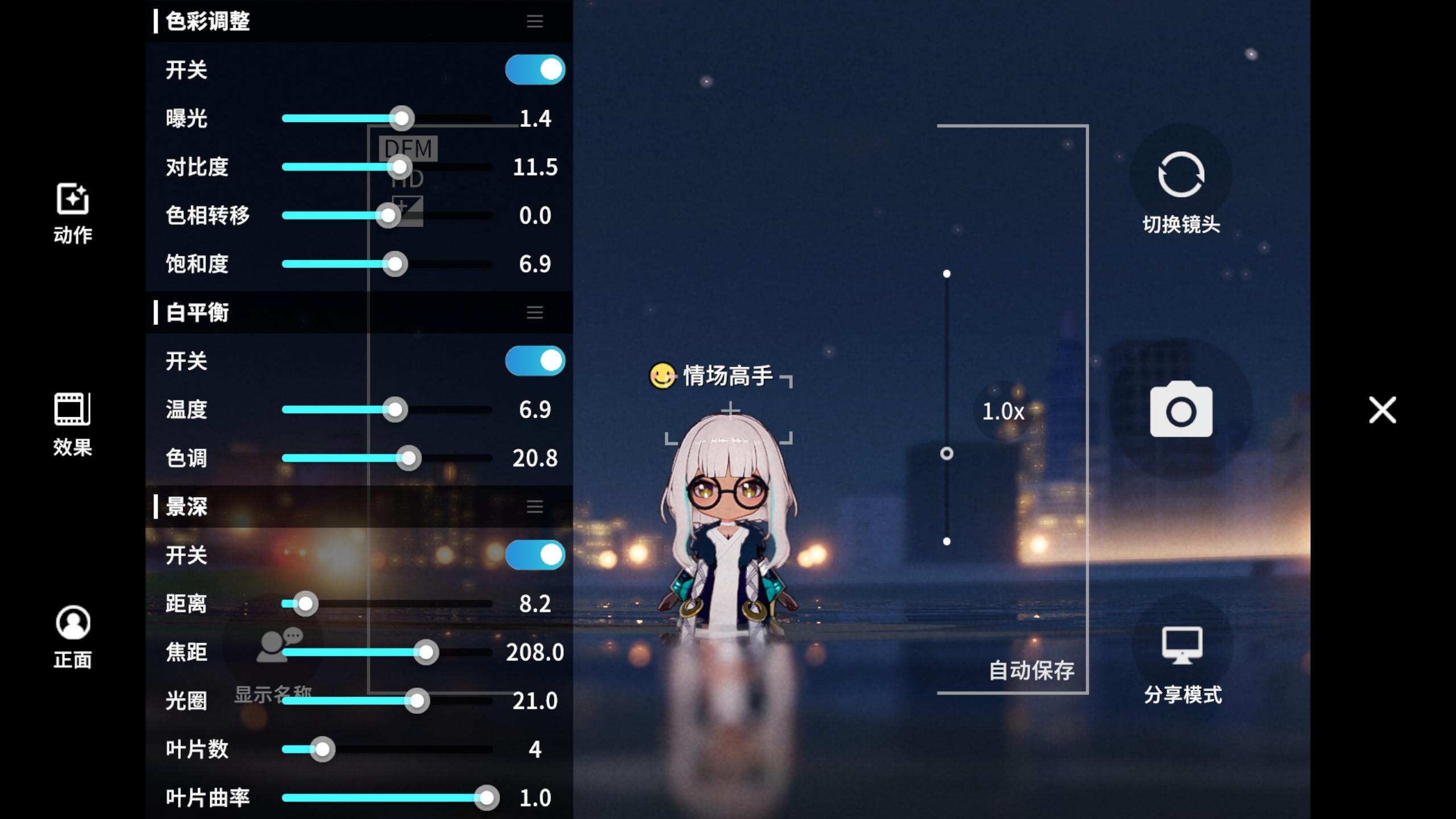Disable the 色彩调整 color adjustment switch

[x=535, y=69]
